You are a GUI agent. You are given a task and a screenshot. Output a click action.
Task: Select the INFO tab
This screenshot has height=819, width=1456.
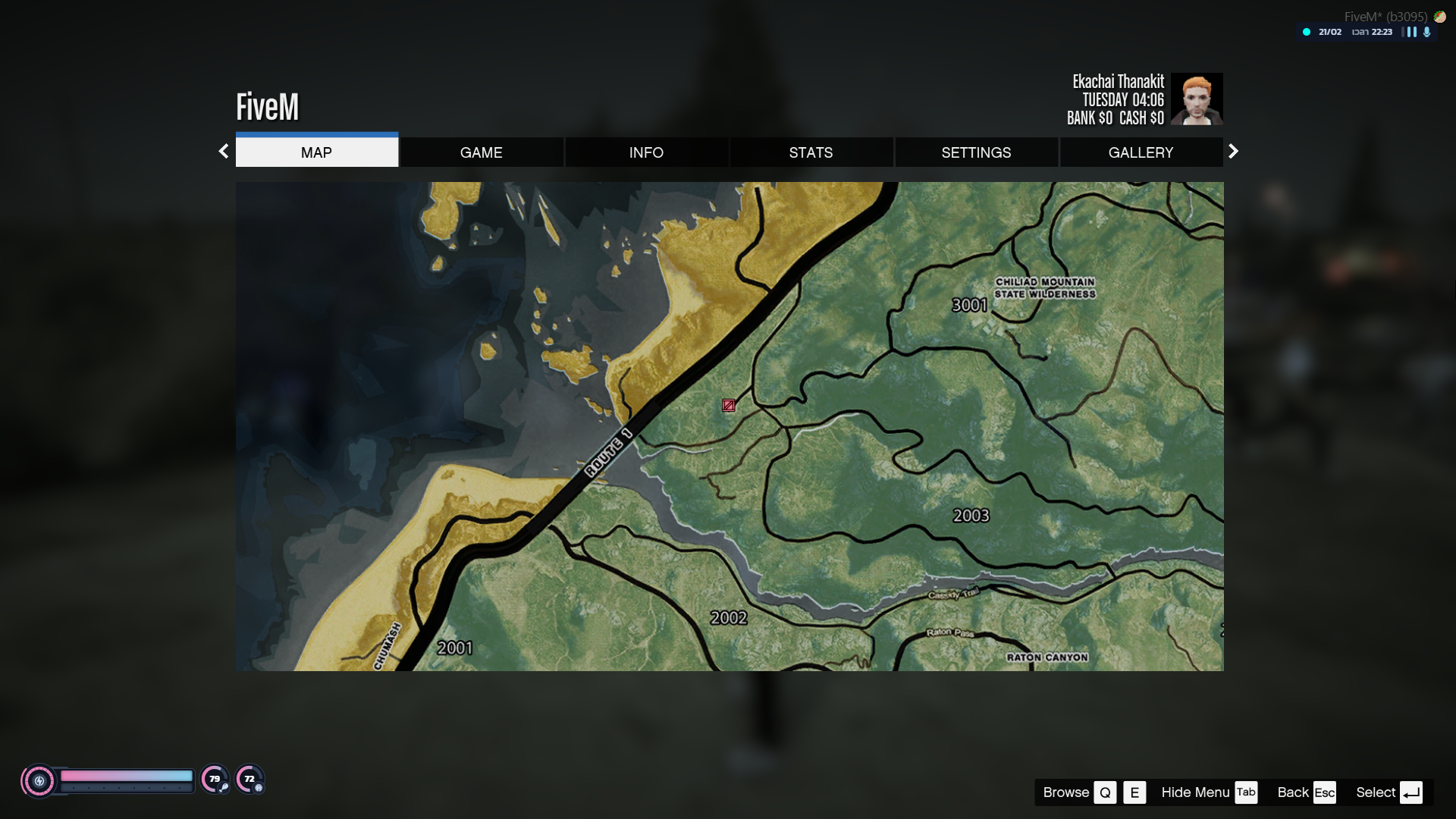click(646, 152)
